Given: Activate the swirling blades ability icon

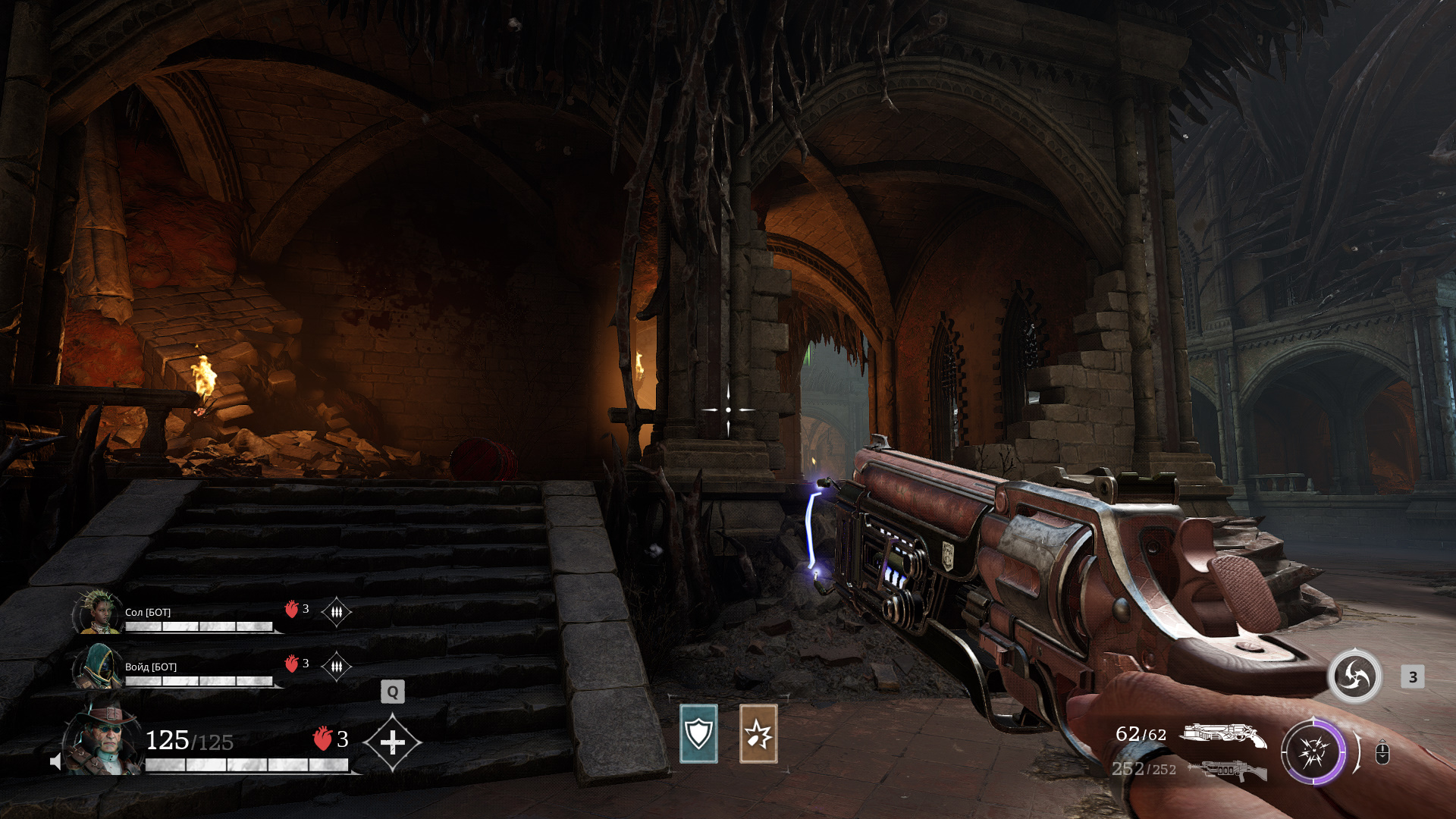Looking at the screenshot, I should [x=1354, y=676].
